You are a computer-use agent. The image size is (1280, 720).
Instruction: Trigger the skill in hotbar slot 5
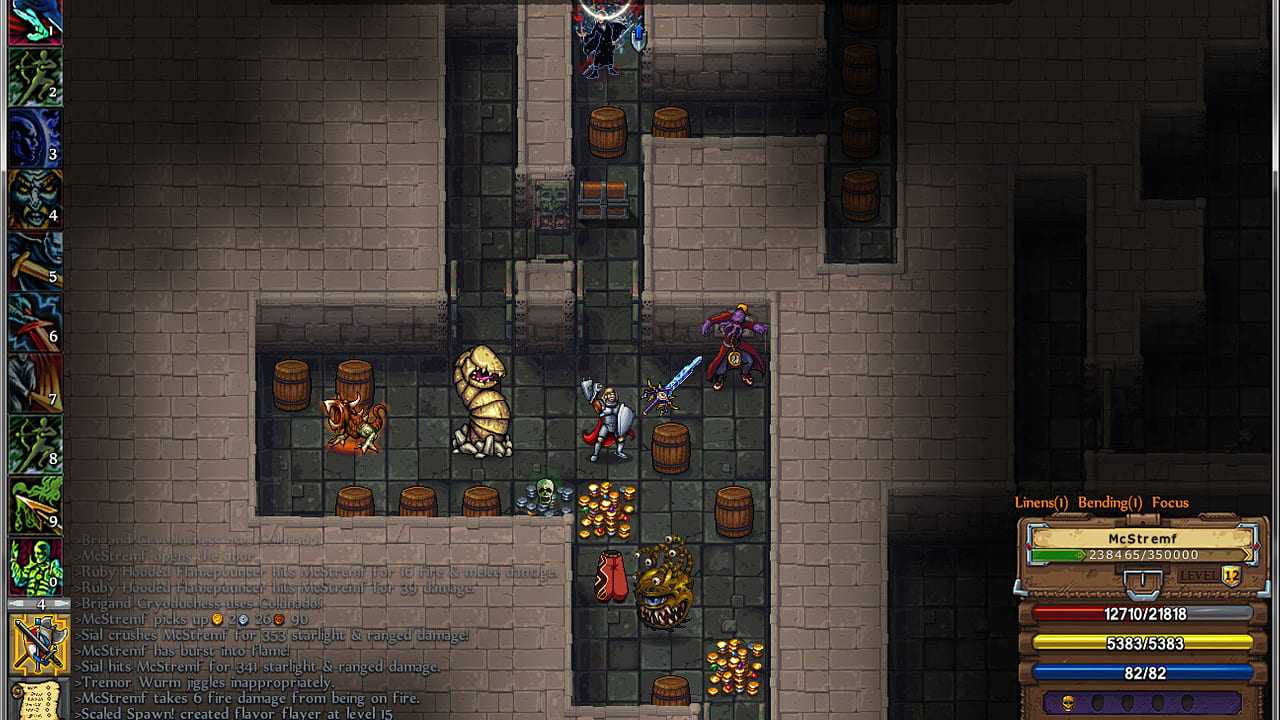pos(35,261)
